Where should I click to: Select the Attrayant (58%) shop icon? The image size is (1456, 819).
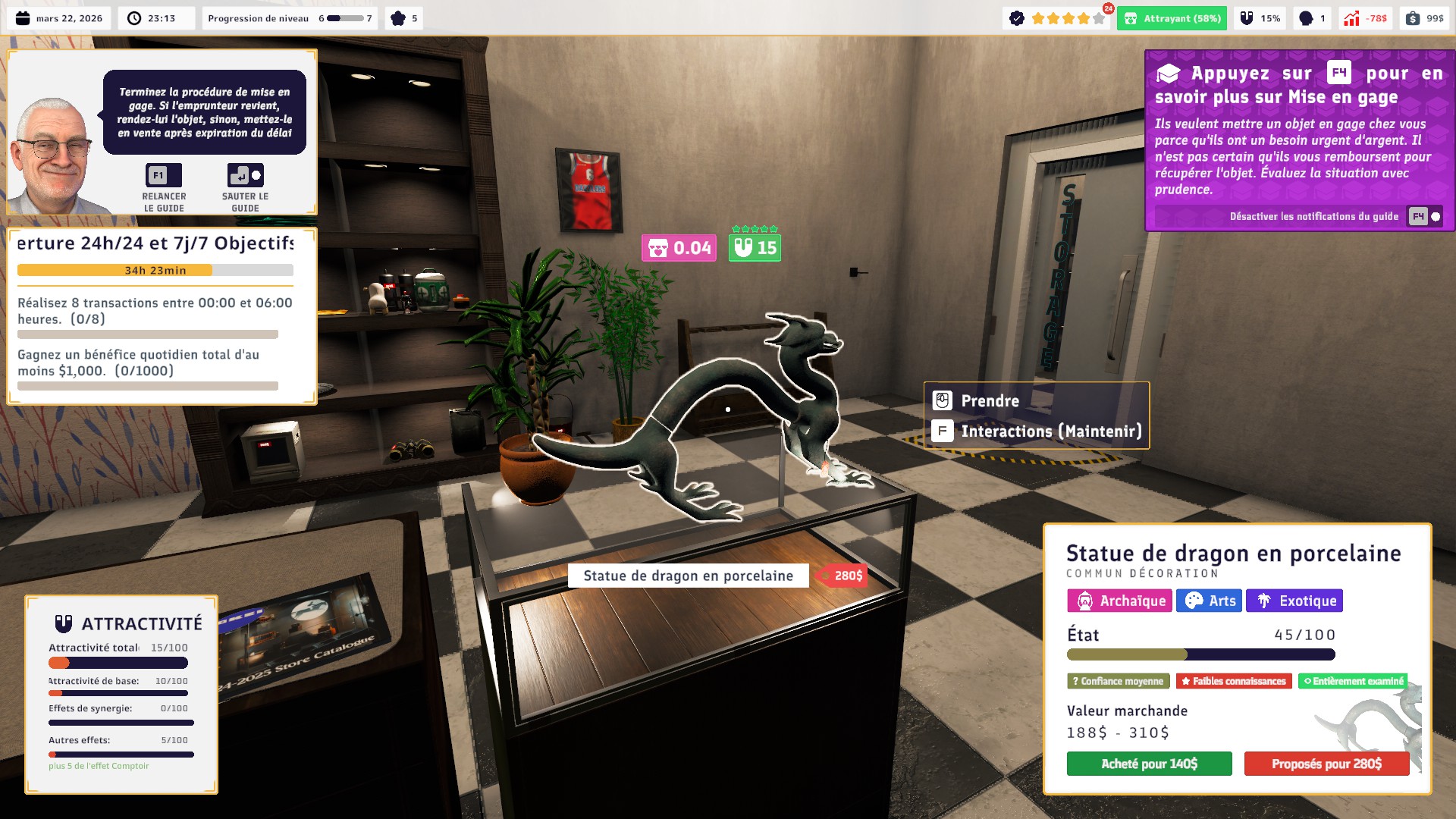(1172, 17)
